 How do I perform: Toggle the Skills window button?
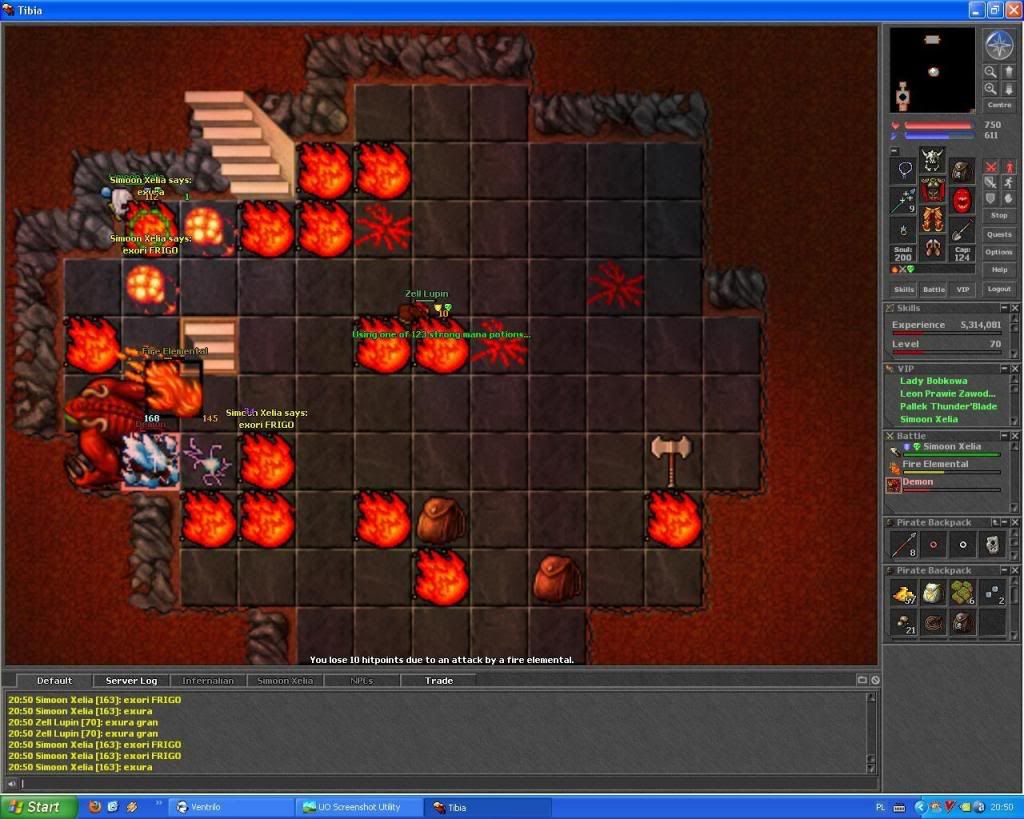[904, 289]
